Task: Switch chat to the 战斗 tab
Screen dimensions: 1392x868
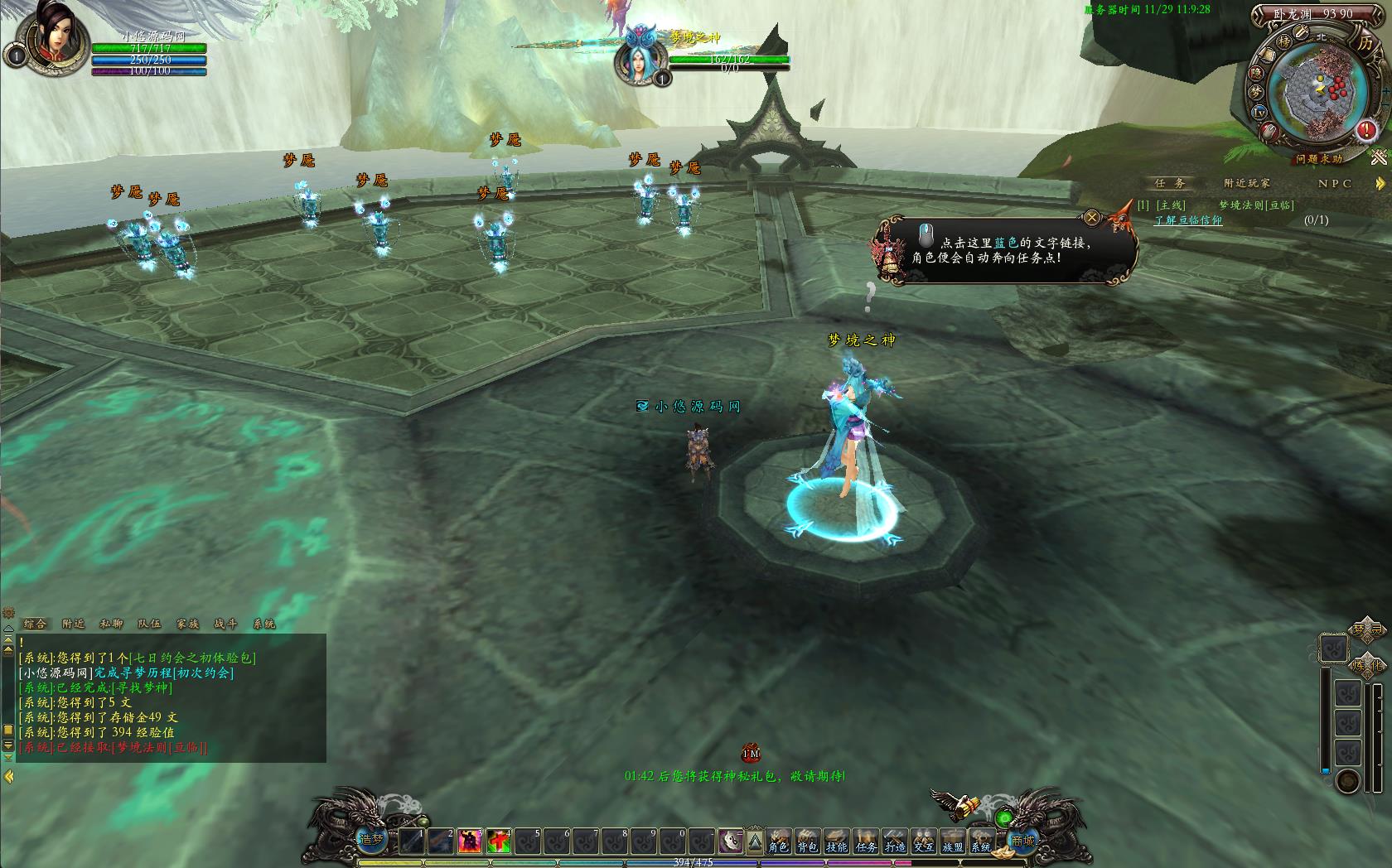Action: [225, 624]
